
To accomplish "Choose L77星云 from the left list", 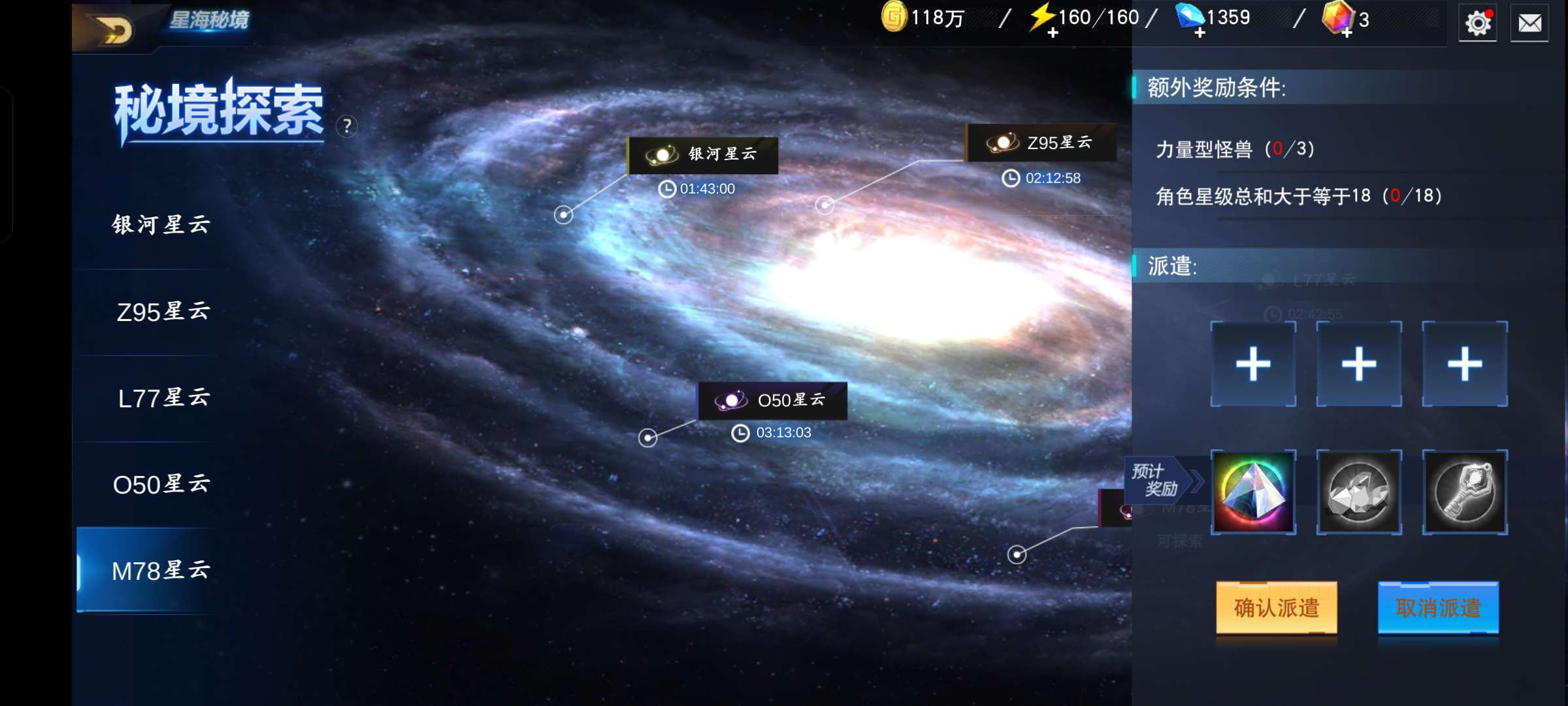I will click(163, 398).
